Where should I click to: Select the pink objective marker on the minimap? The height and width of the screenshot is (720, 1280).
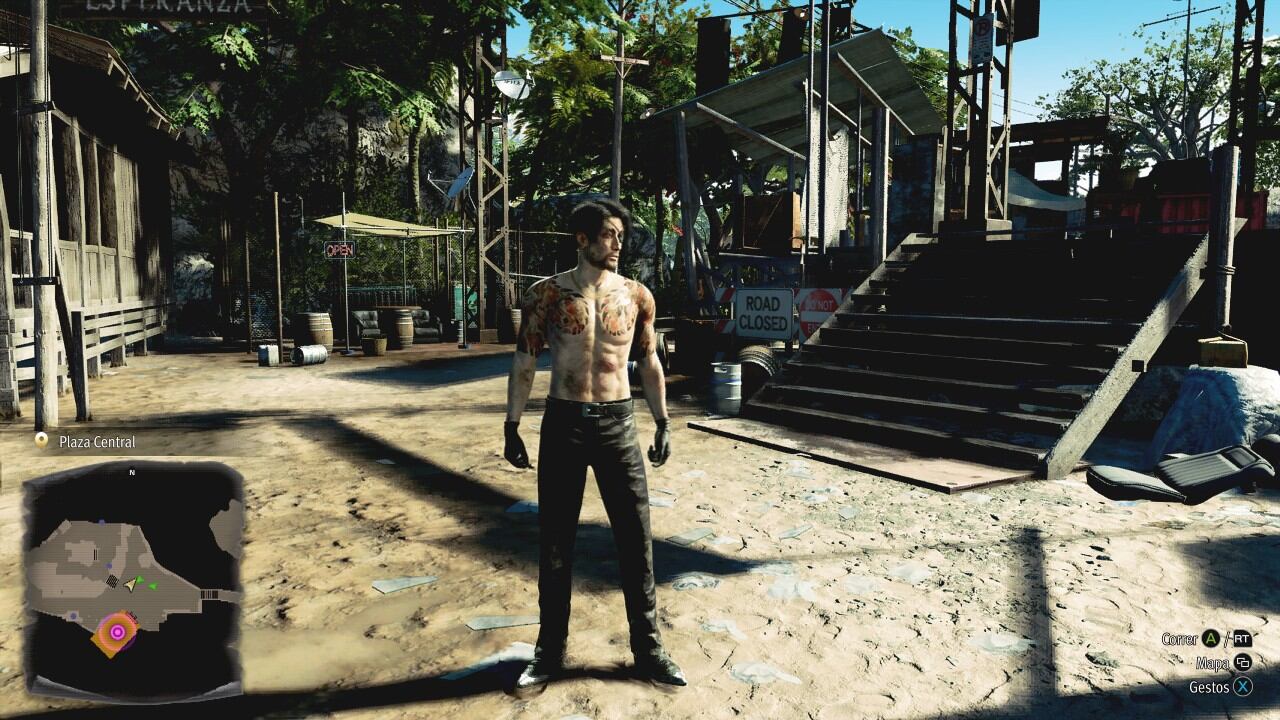[117, 631]
